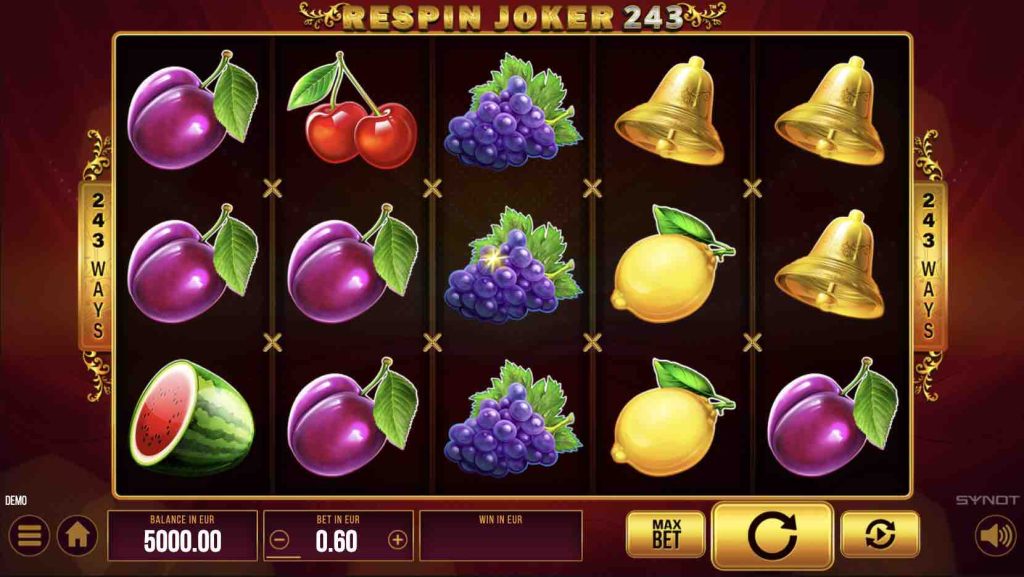
Task: Toggle the sound speaker icon
Action: pos(994,536)
